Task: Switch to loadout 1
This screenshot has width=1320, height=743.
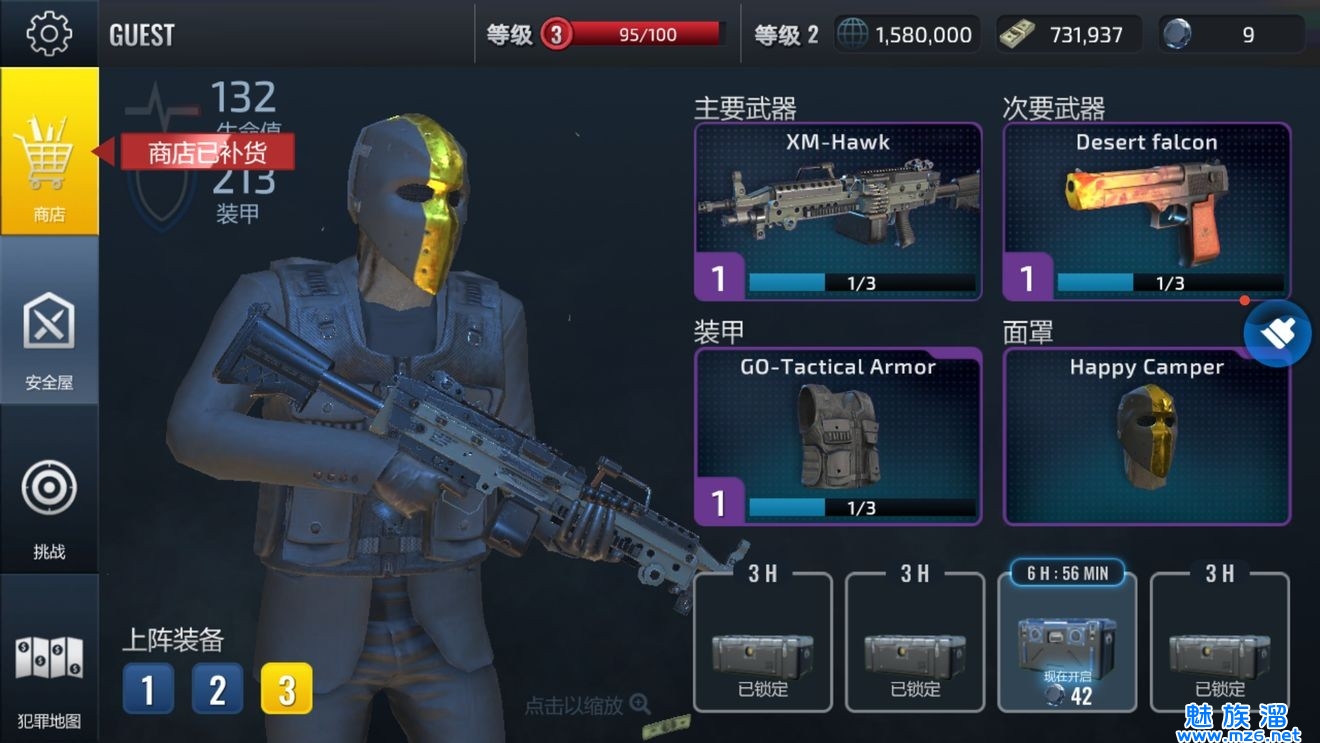Action: pyautogui.click(x=148, y=689)
